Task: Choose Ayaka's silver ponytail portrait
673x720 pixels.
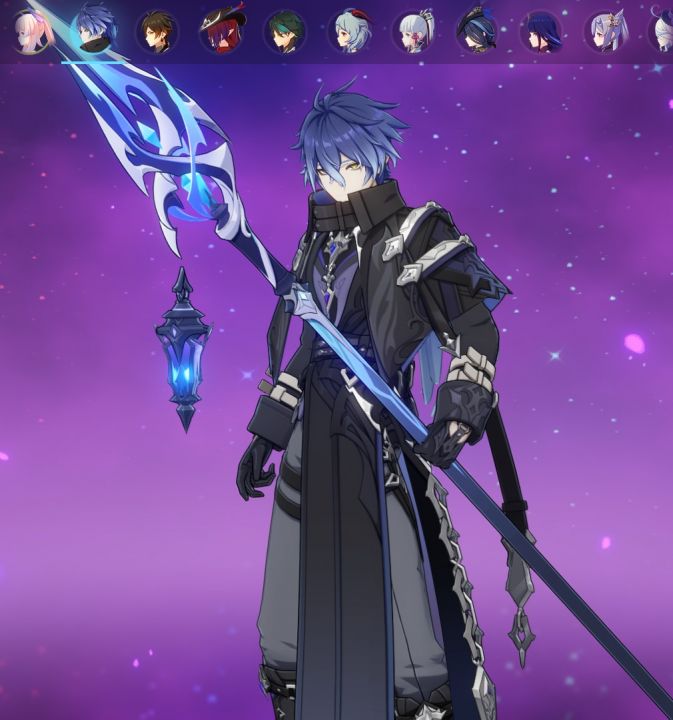Action: 413,31
